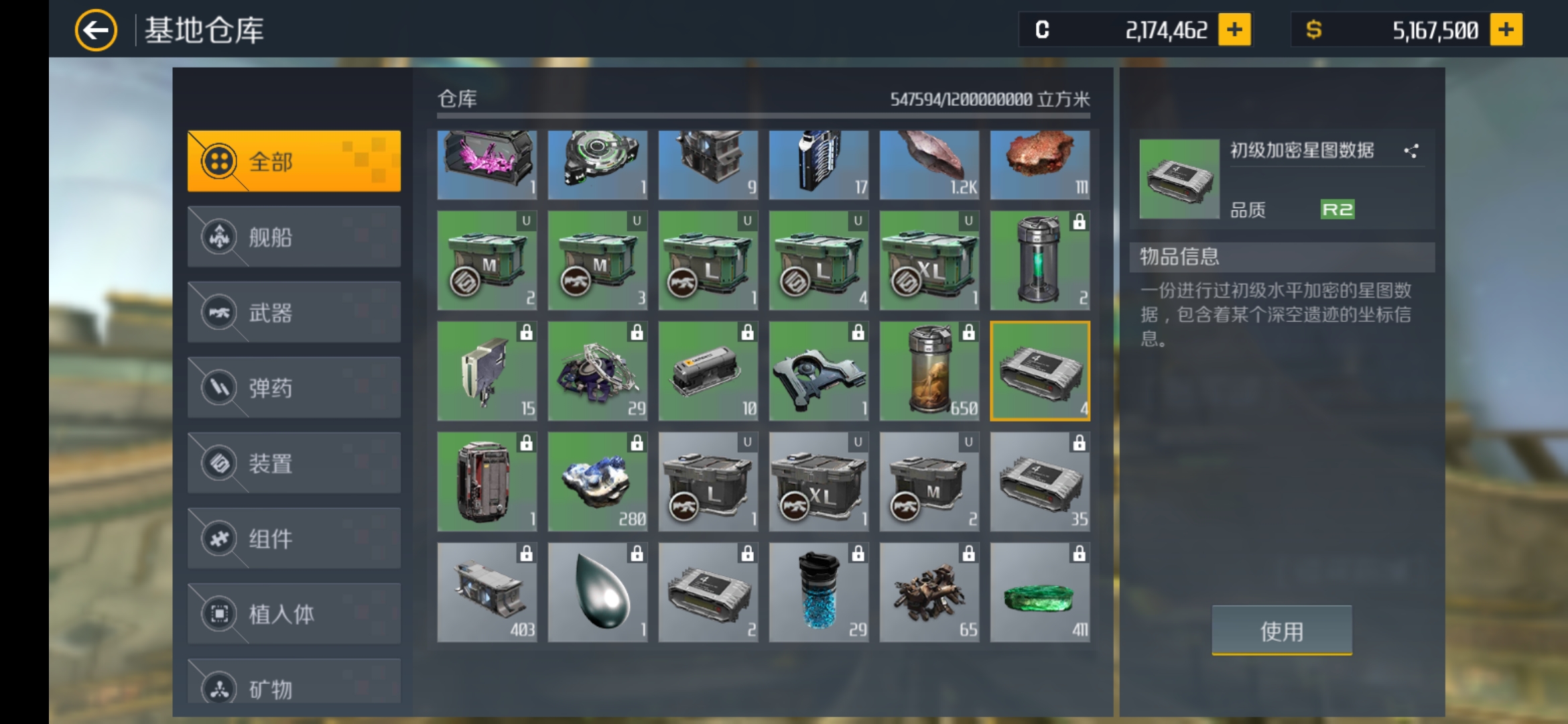Go back using the arrow button
Screen dimensions: 1568x724
[x=96, y=30]
